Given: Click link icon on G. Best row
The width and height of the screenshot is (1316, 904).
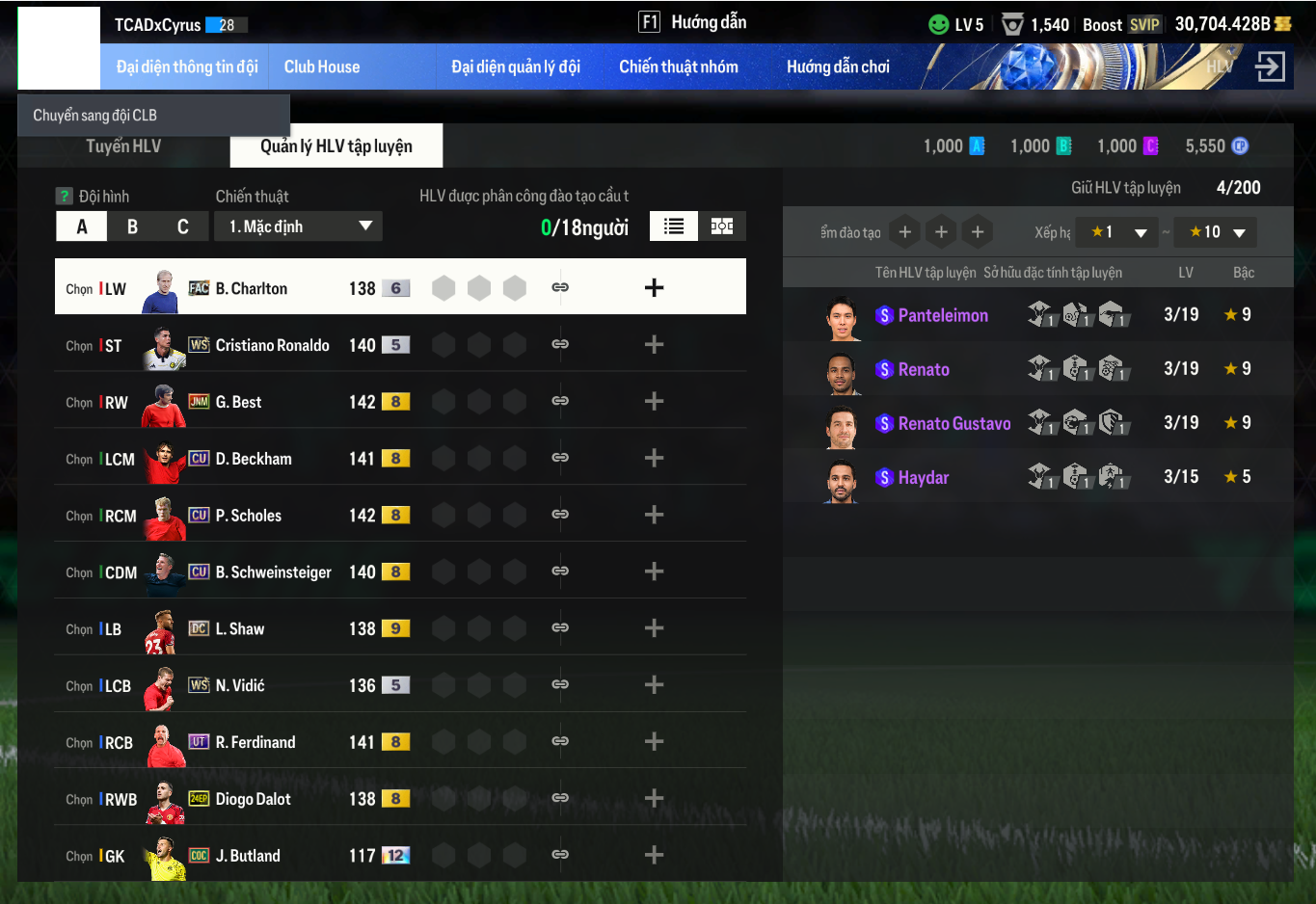Looking at the screenshot, I should point(560,401).
